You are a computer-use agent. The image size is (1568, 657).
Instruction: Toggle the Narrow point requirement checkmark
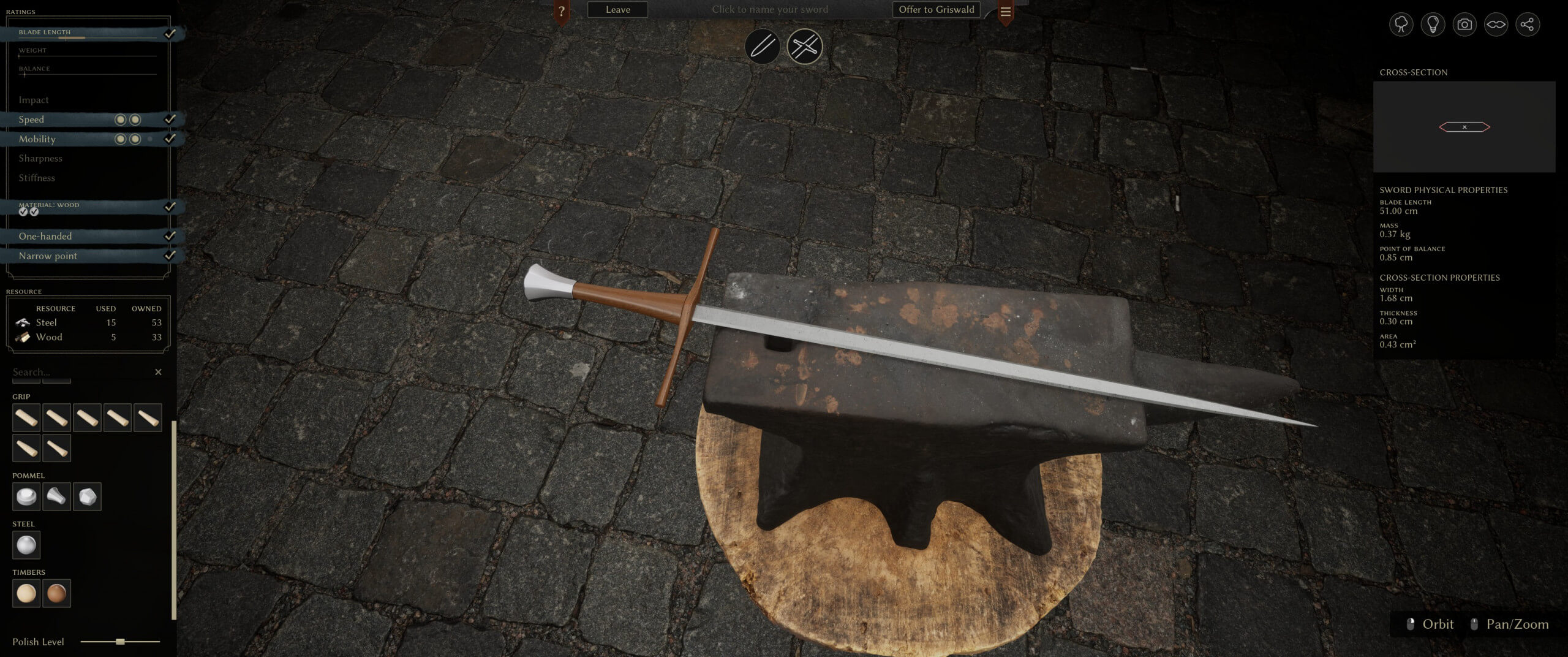(172, 256)
